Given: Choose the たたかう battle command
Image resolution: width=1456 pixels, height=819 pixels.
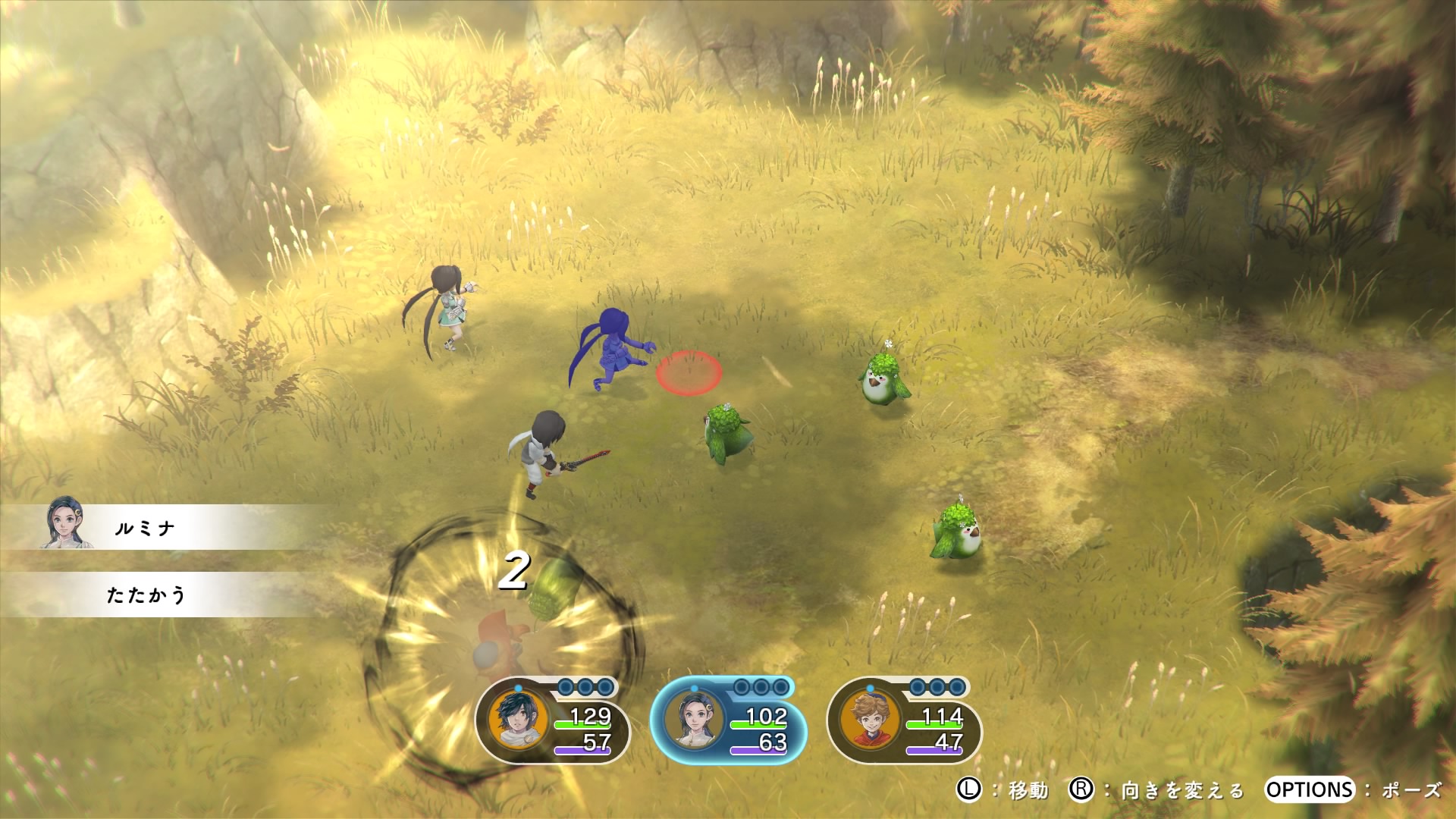Looking at the screenshot, I should coord(146,595).
